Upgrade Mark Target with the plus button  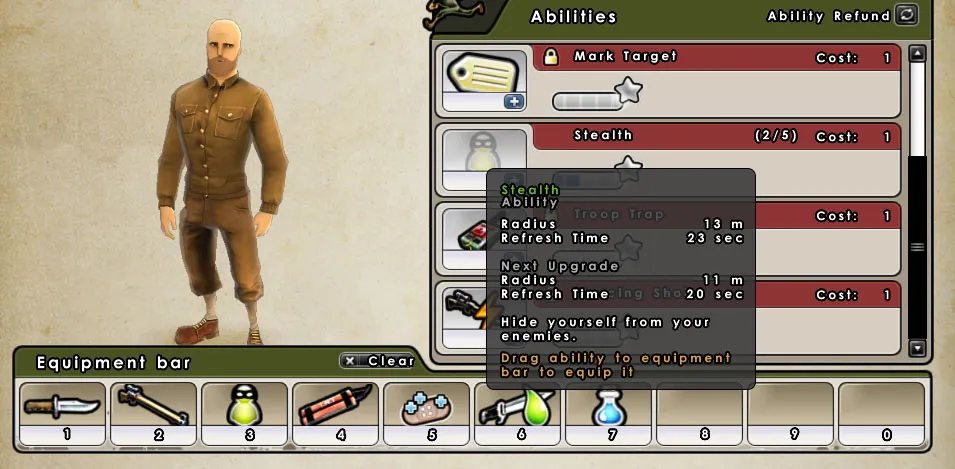[x=514, y=101]
